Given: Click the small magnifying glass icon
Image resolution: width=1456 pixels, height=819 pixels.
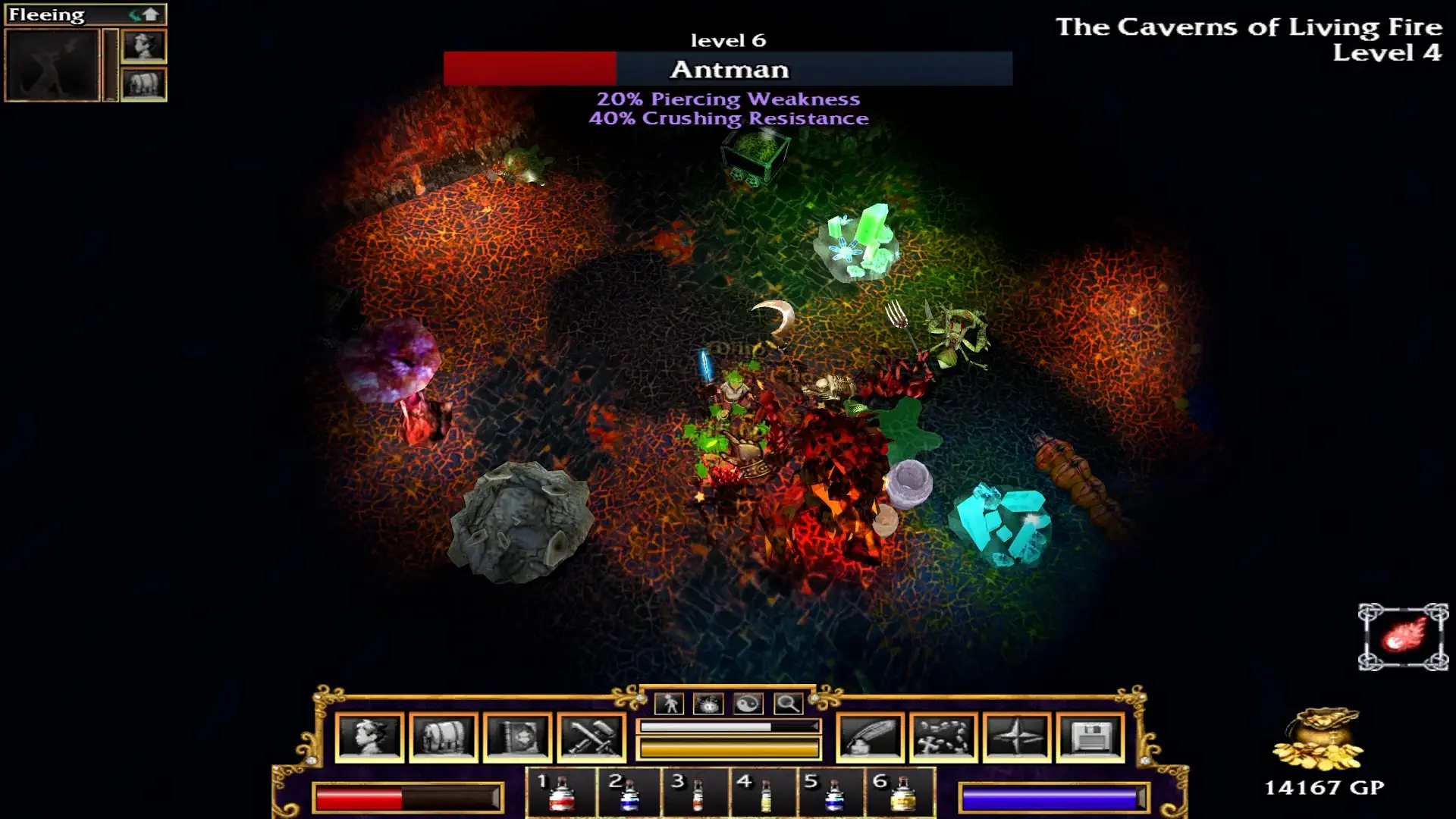Looking at the screenshot, I should pyautogui.click(x=788, y=704).
